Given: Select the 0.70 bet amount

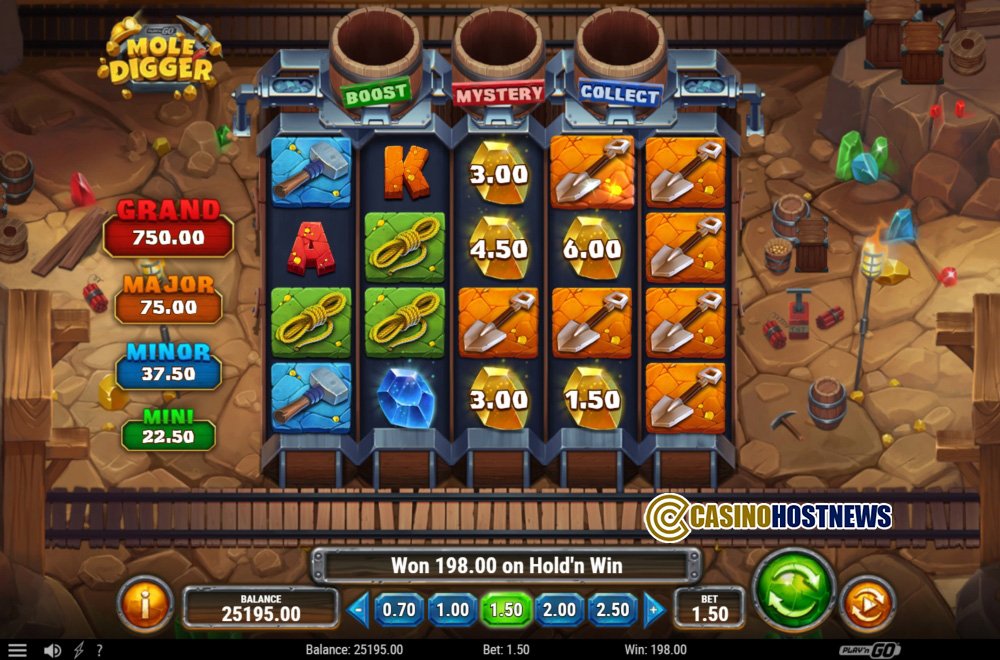Looking at the screenshot, I should pyautogui.click(x=399, y=609).
